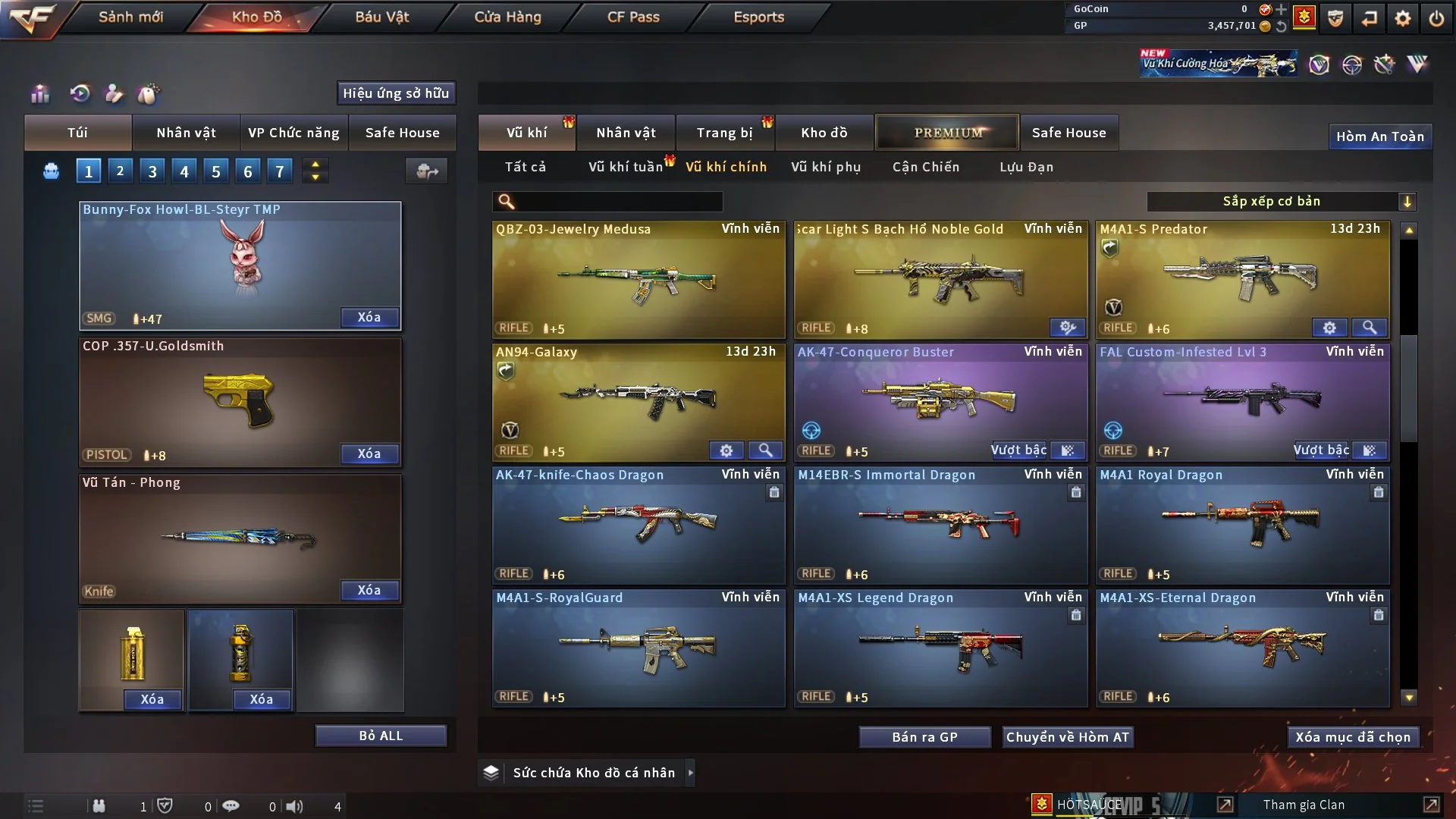Go to the Báu Vật menu
The image size is (1456, 819).
(381, 17)
